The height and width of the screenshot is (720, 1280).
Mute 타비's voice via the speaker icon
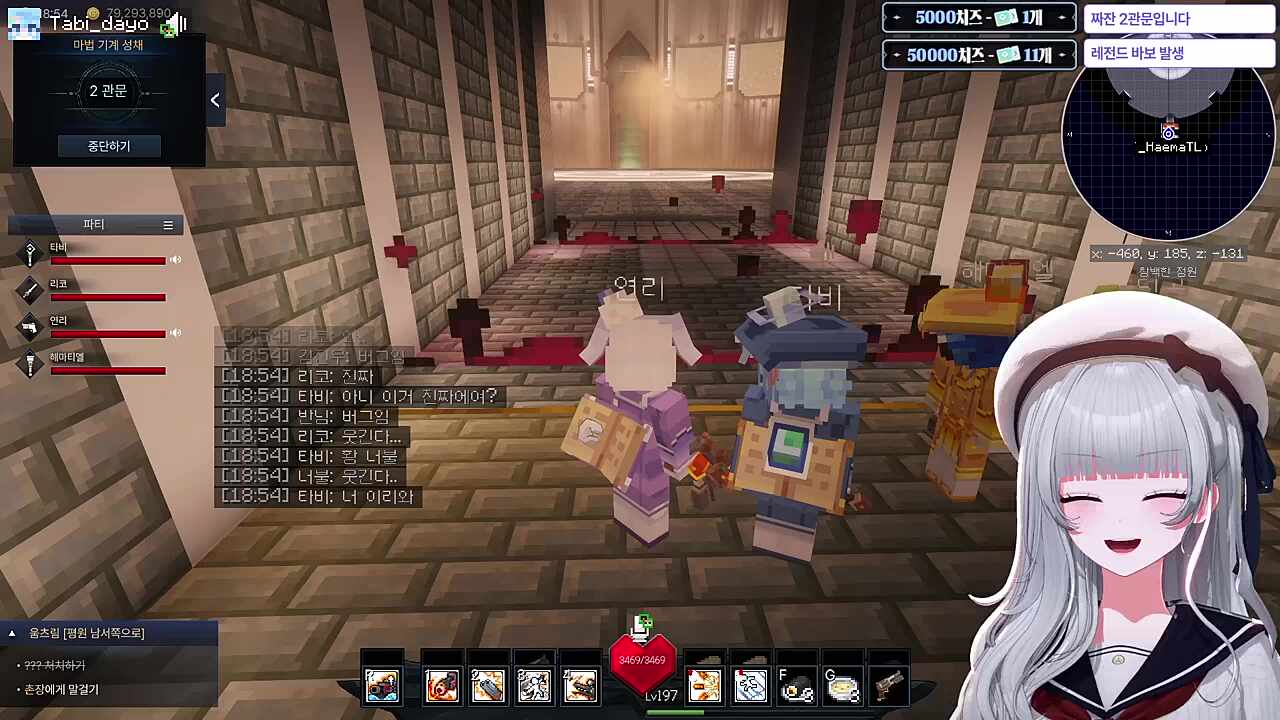pyautogui.click(x=175, y=260)
